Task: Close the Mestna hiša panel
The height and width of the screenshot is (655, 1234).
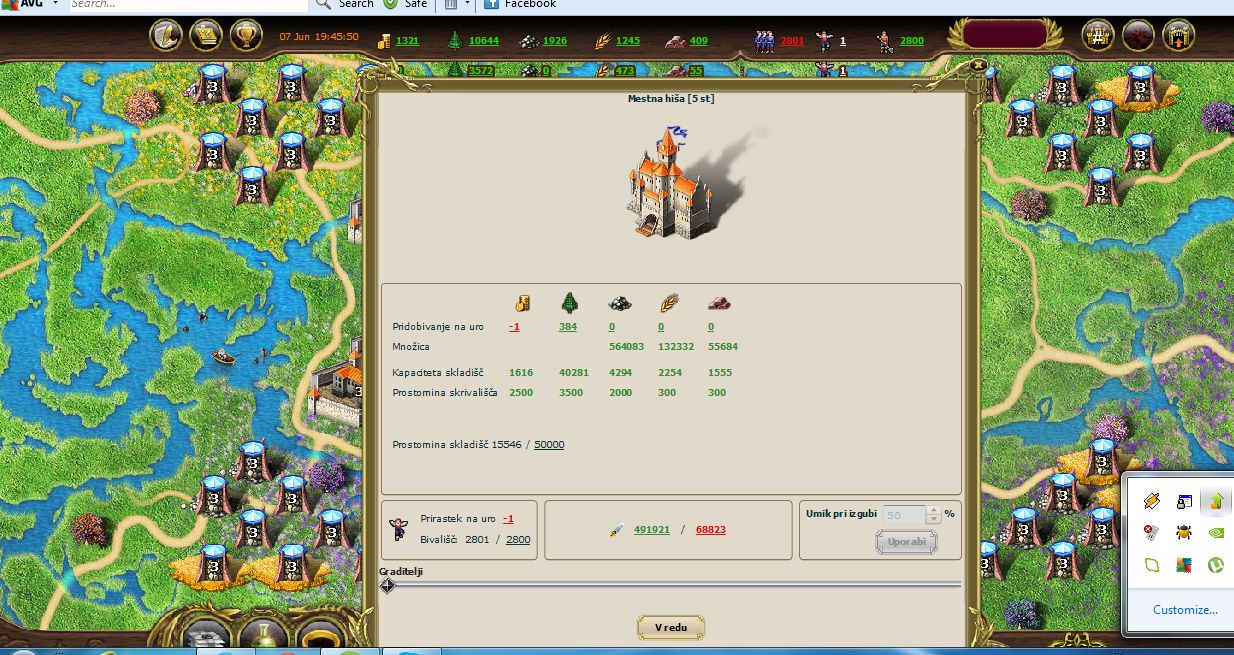Action: (x=978, y=65)
